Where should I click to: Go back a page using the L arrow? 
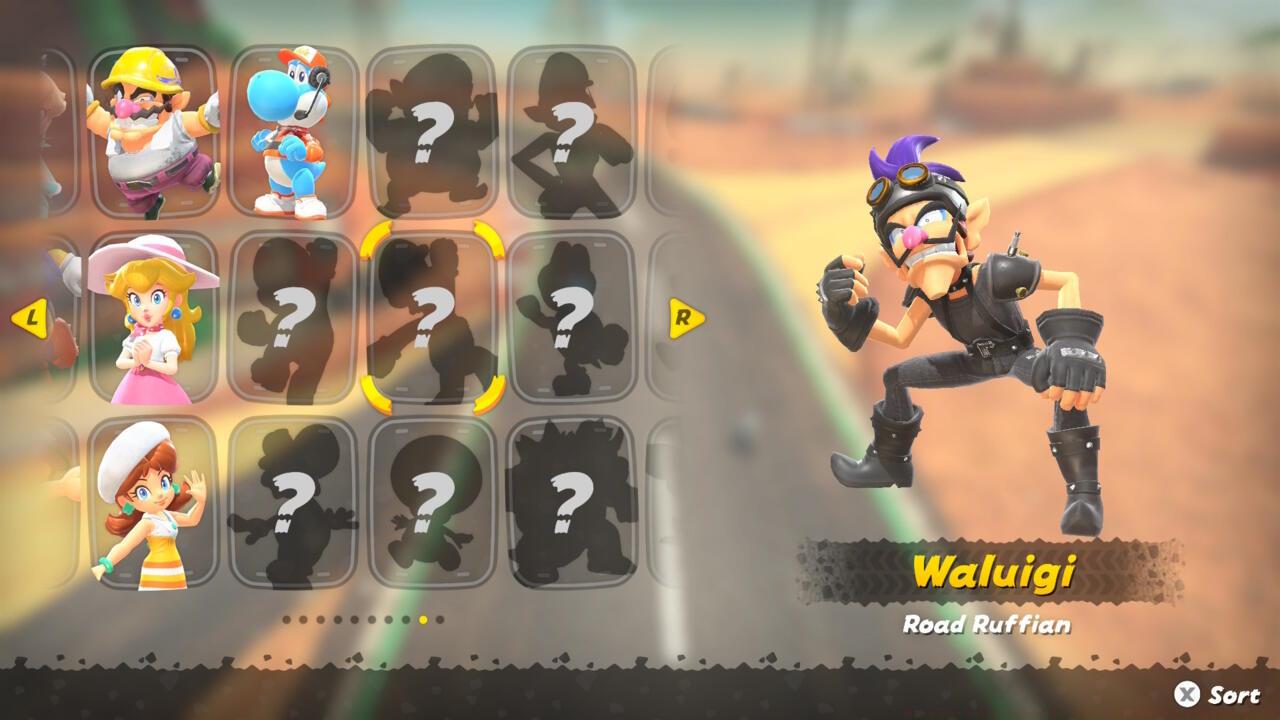coord(32,320)
